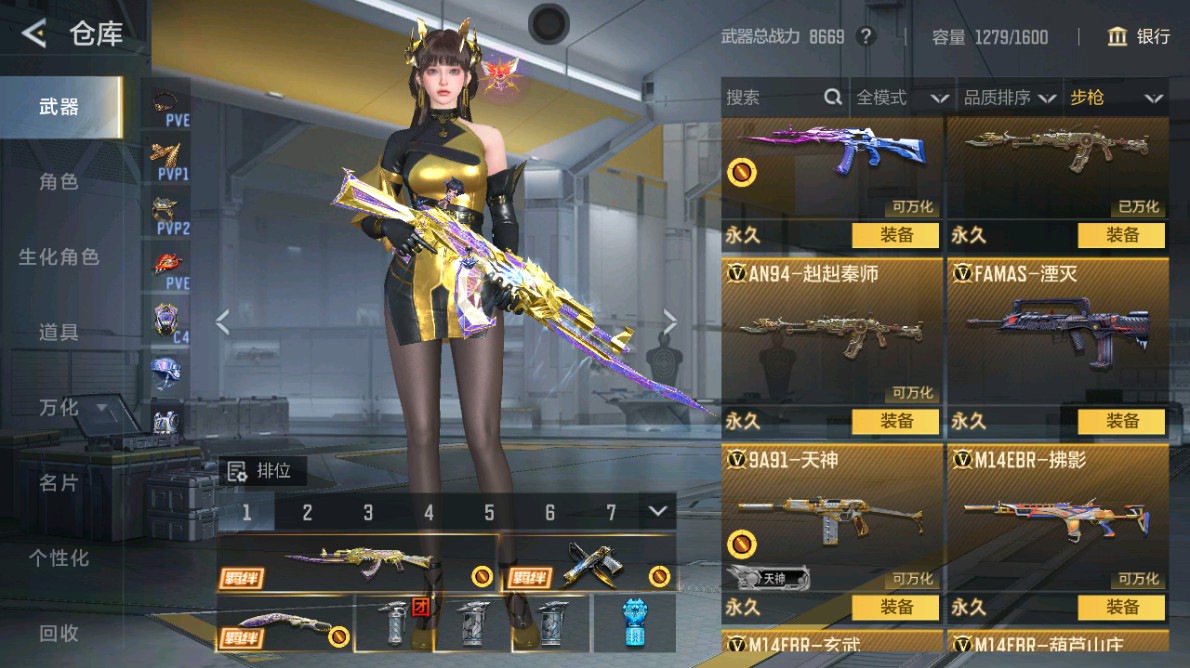Select the FAMAS-湮灭 weapon card
The image size is (1190, 668).
tap(1057, 332)
